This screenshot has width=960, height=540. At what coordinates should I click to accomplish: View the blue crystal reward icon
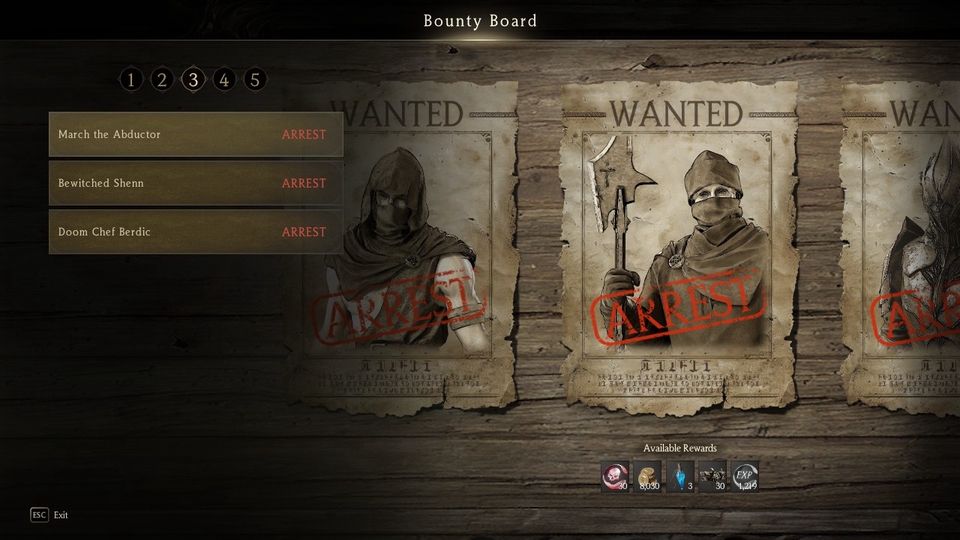tap(680, 476)
